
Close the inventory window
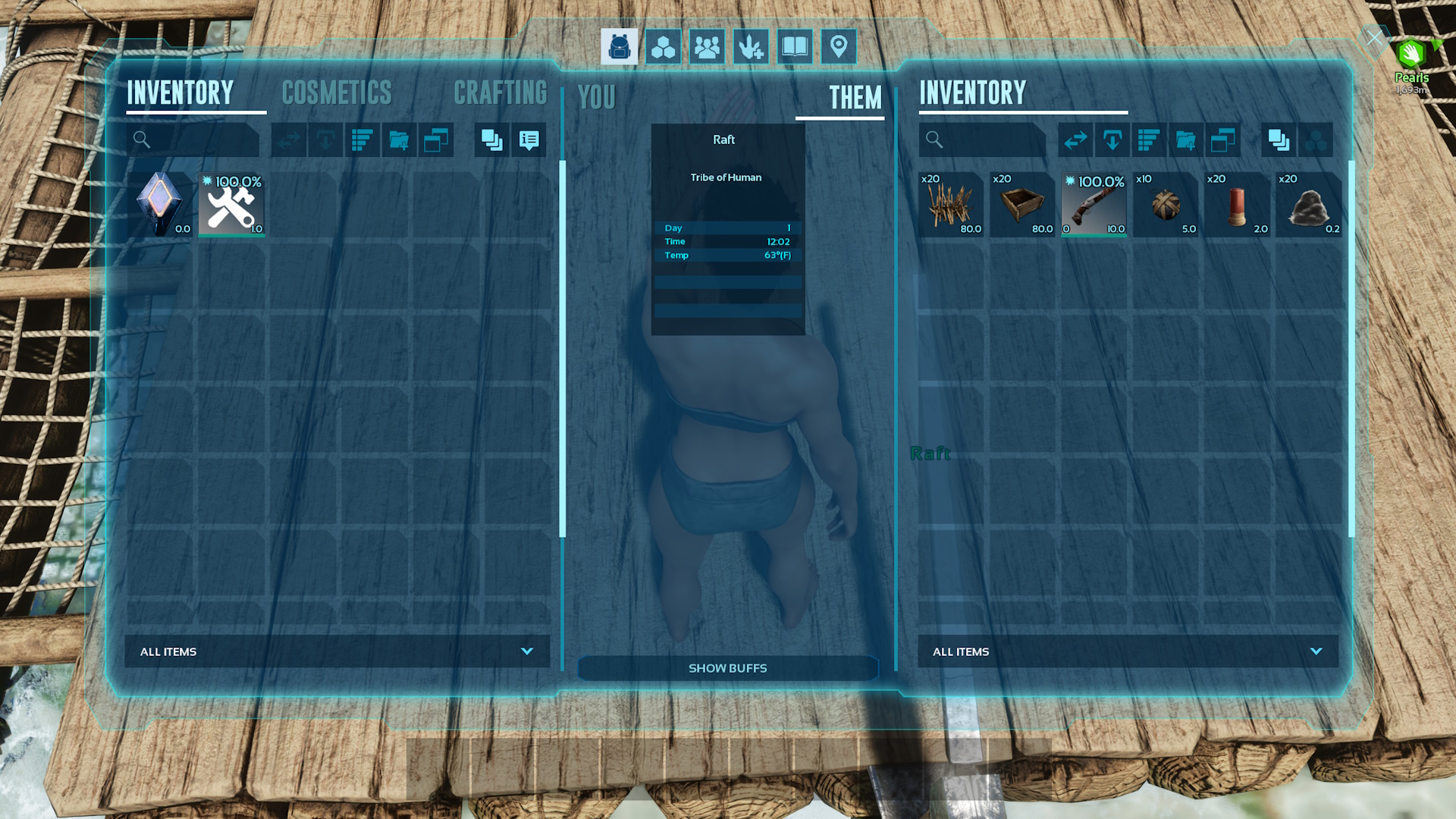(1374, 38)
